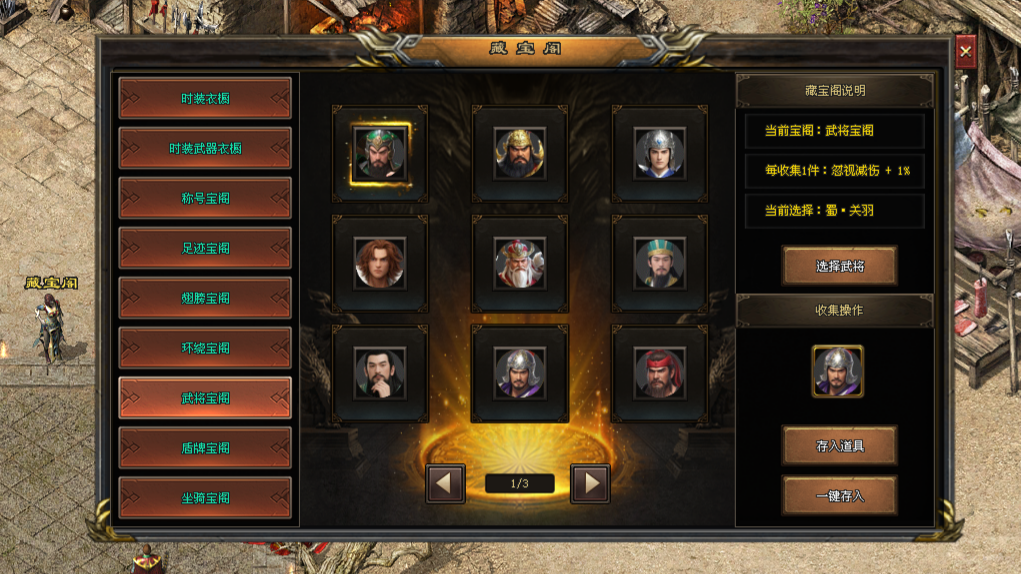Close the 藏宝阁 window
This screenshot has width=1021, height=574.
(965, 50)
